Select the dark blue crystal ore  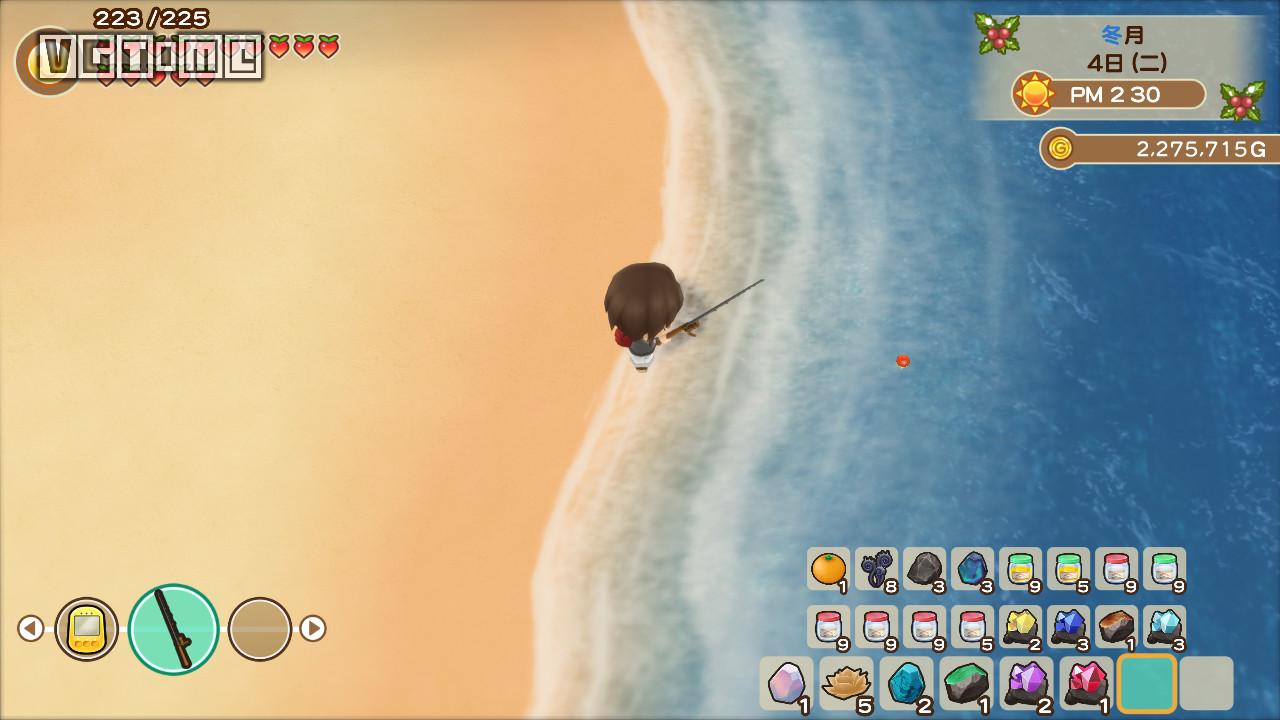[x=1068, y=627]
